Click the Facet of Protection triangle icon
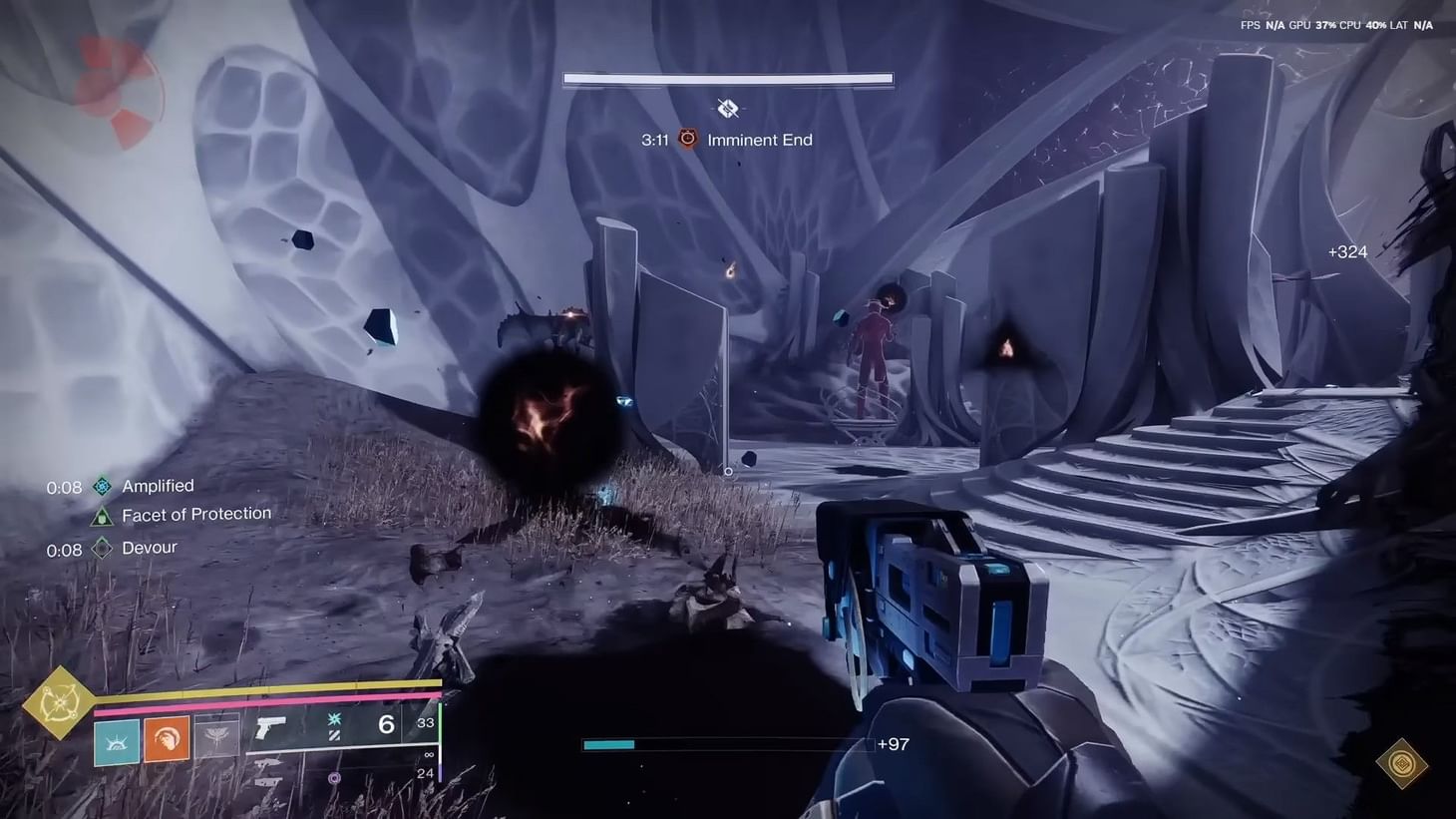1456x819 pixels. [x=100, y=515]
